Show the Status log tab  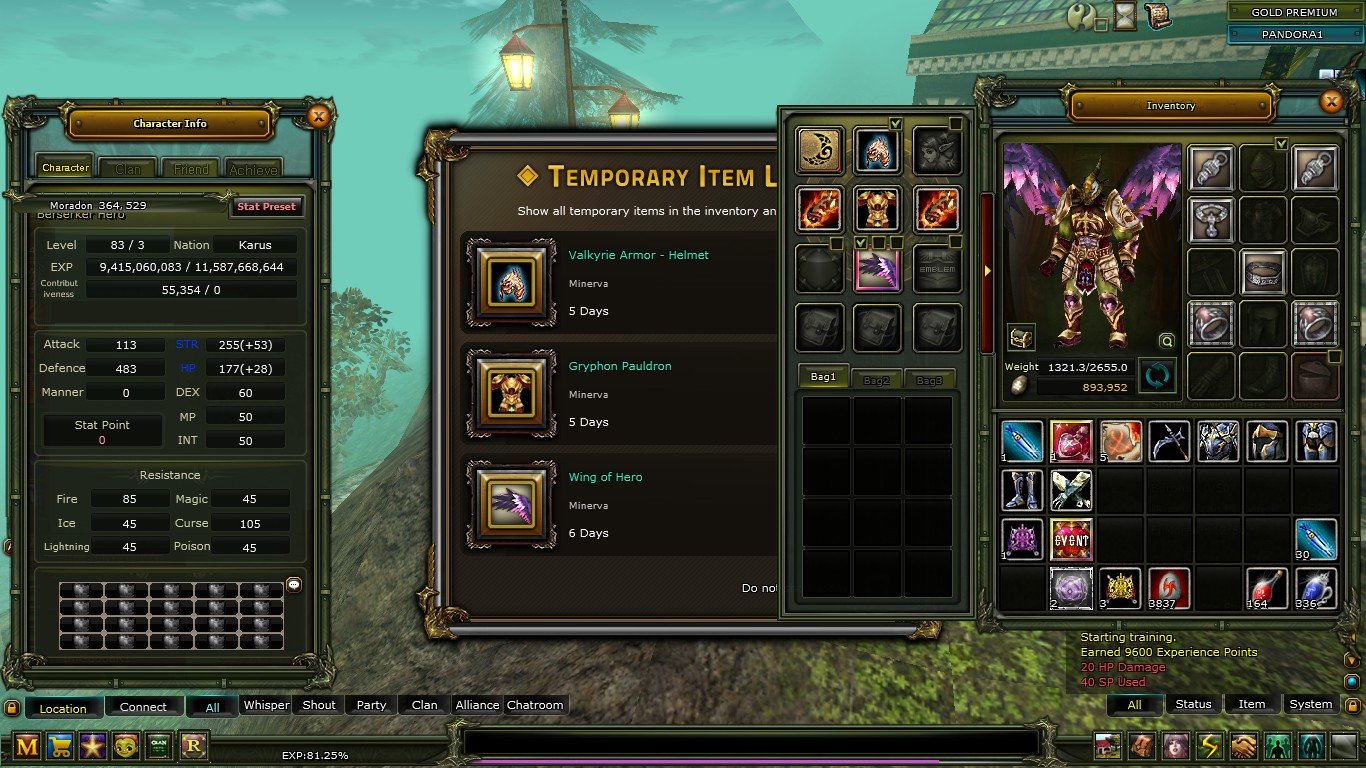click(x=1193, y=704)
